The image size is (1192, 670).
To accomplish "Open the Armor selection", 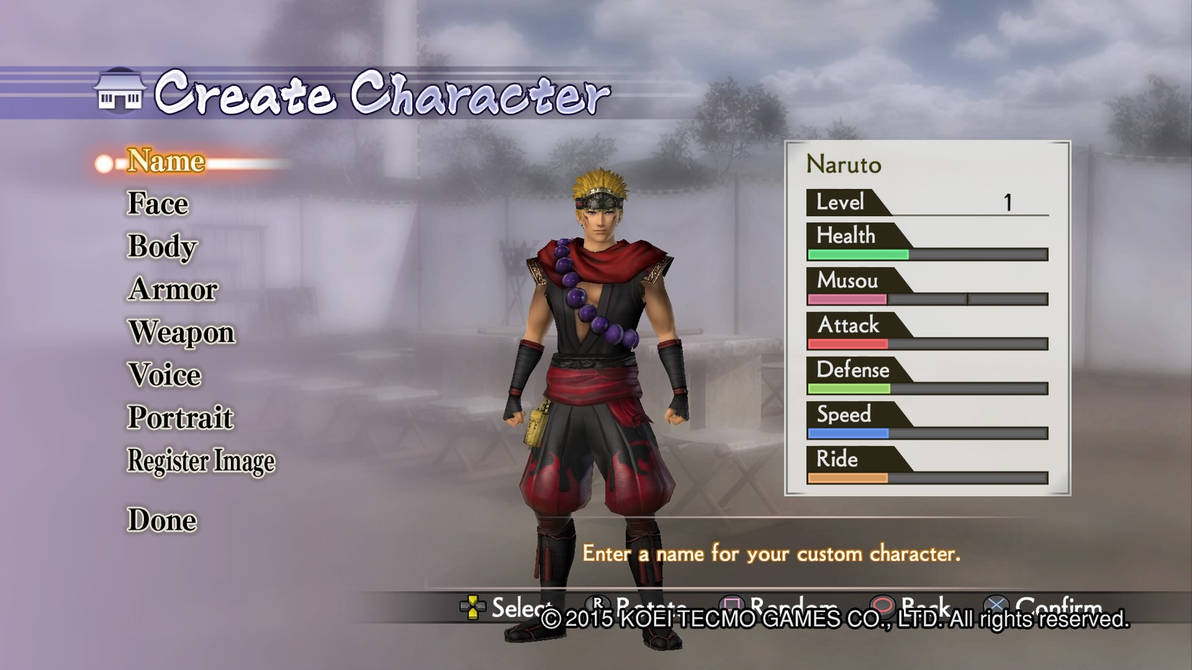I will click(x=173, y=290).
